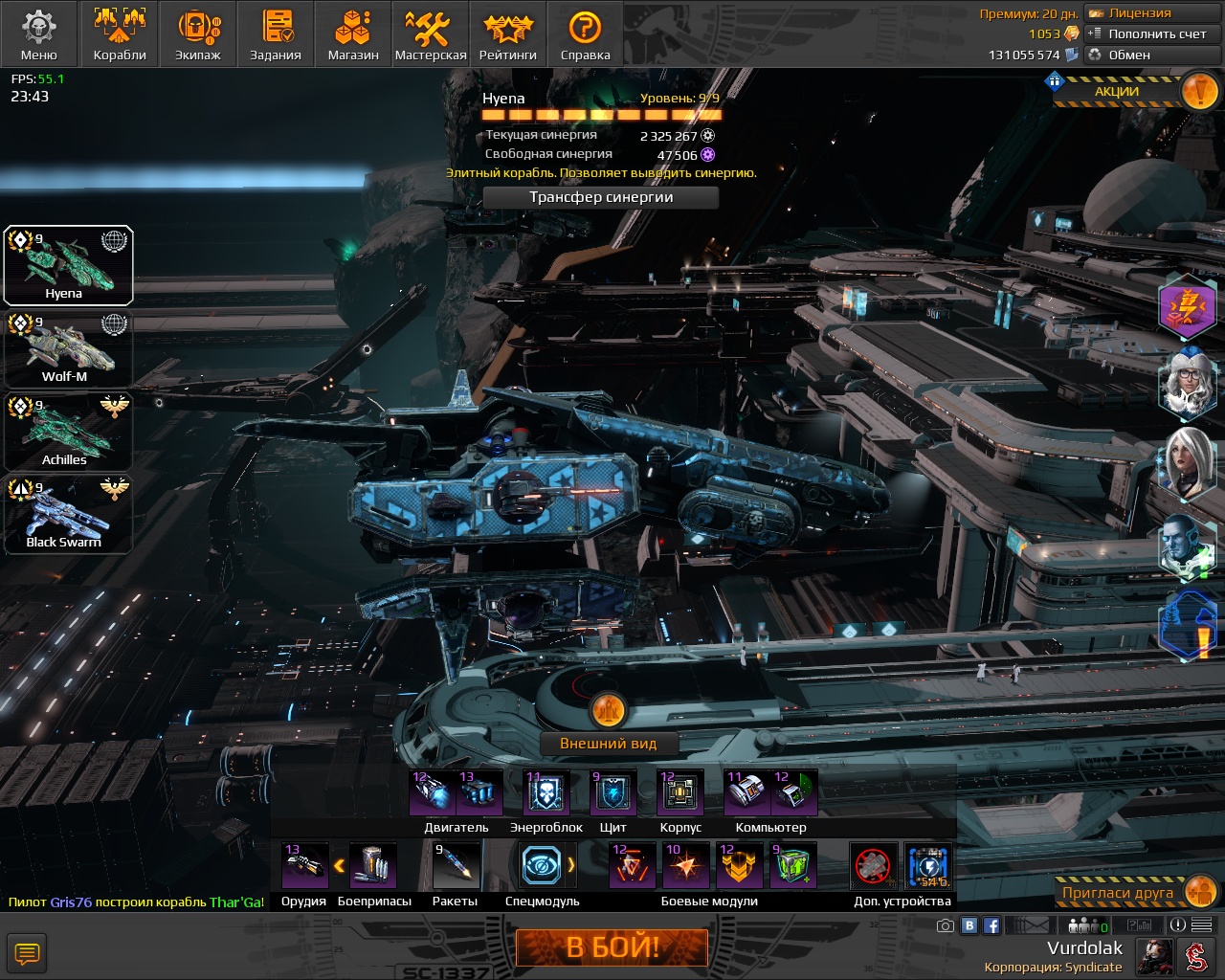Select the Wolf-M ship slot

coord(67,348)
